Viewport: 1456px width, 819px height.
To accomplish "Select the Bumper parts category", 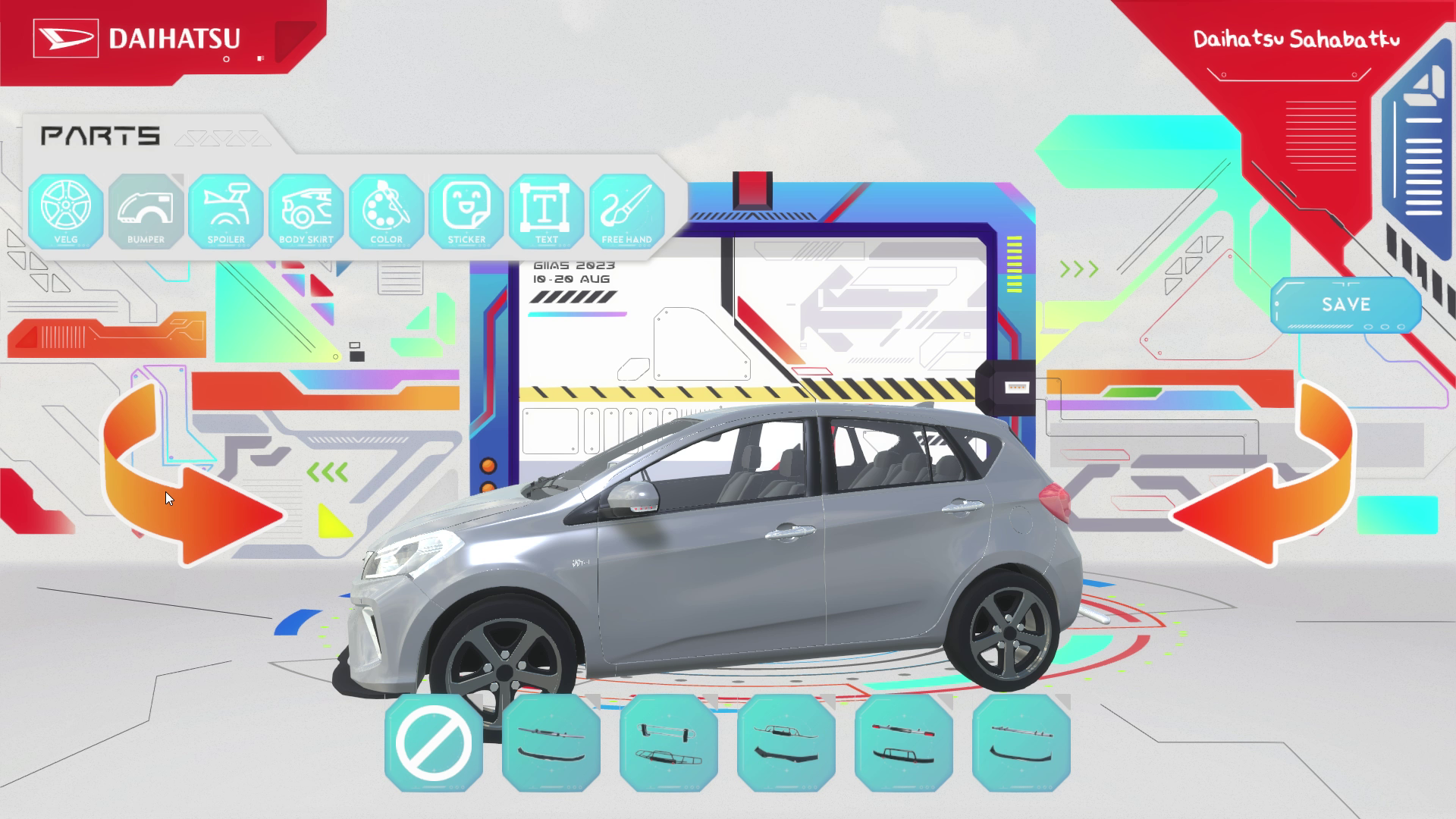I will click(x=146, y=211).
